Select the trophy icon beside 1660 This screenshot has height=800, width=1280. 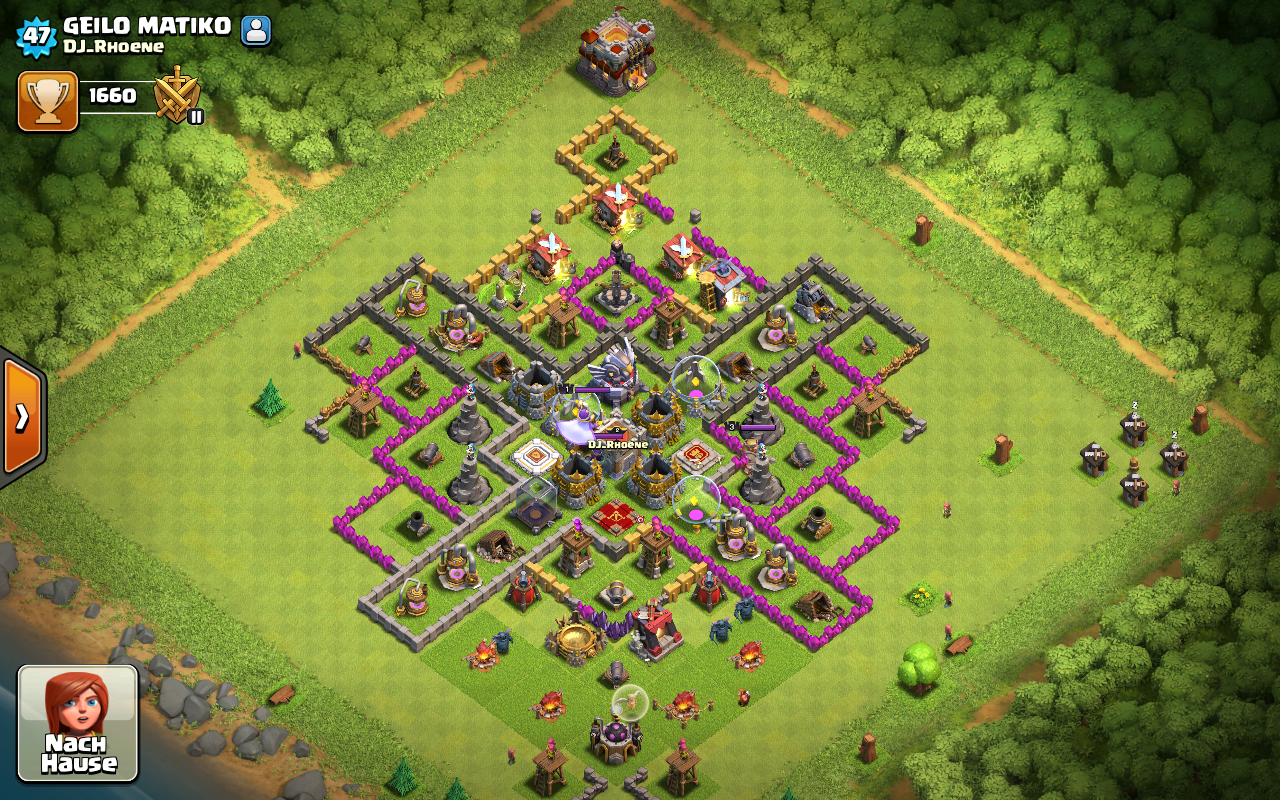click(x=48, y=101)
